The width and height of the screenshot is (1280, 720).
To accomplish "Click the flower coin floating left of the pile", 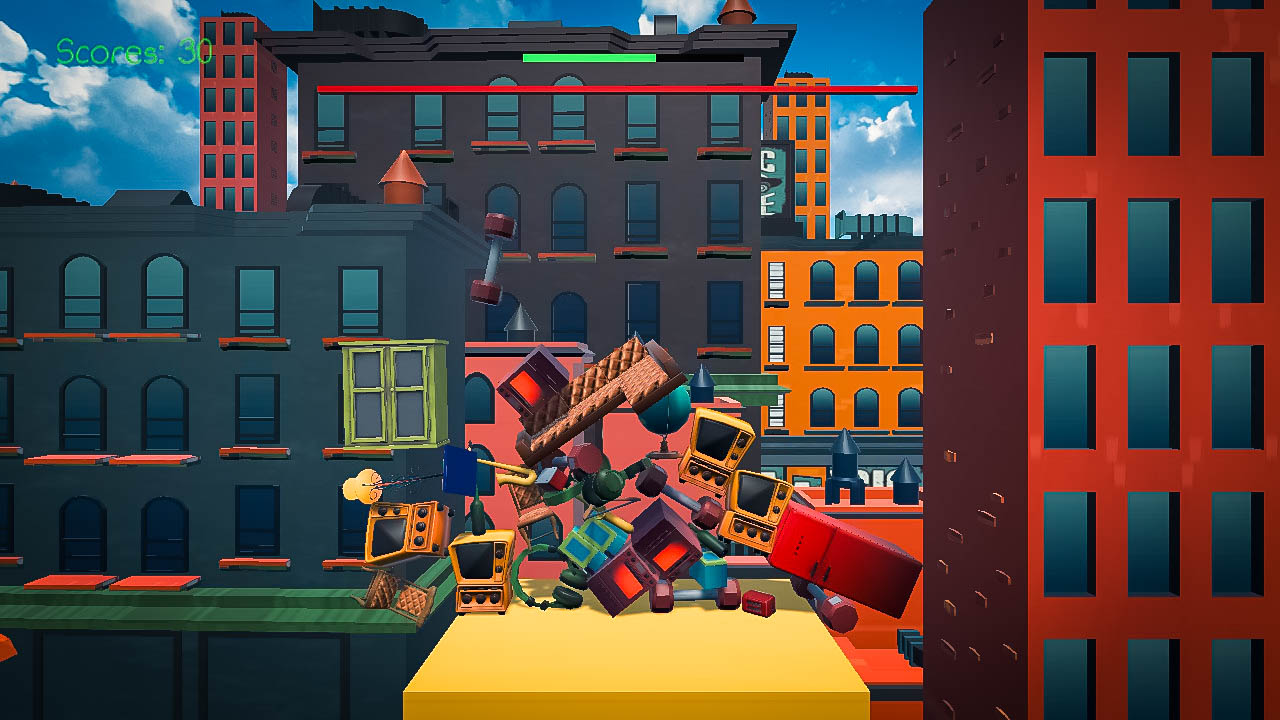I will coord(363,485).
